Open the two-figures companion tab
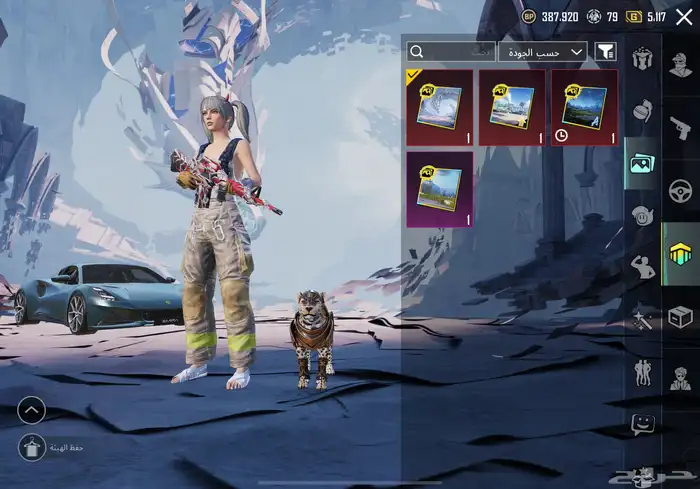700x489 pixels. (x=641, y=373)
